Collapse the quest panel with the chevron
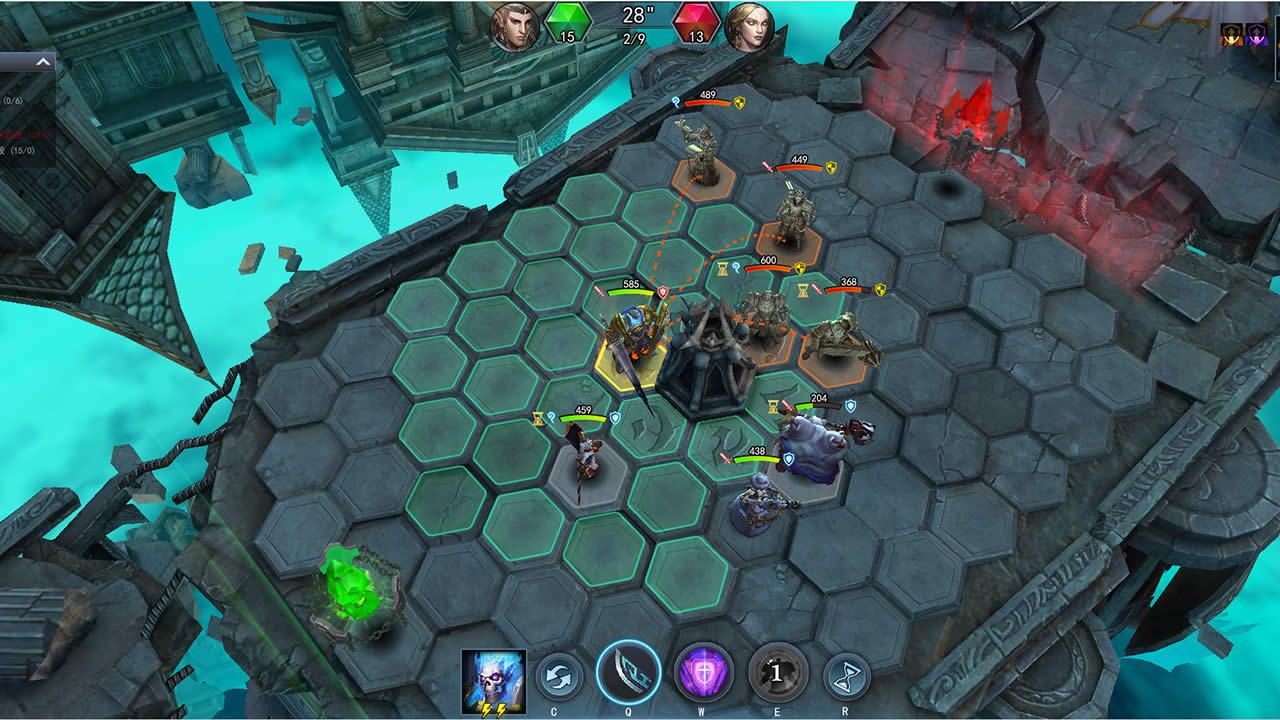1280x720 pixels. pyautogui.click(x=43, y=61)
